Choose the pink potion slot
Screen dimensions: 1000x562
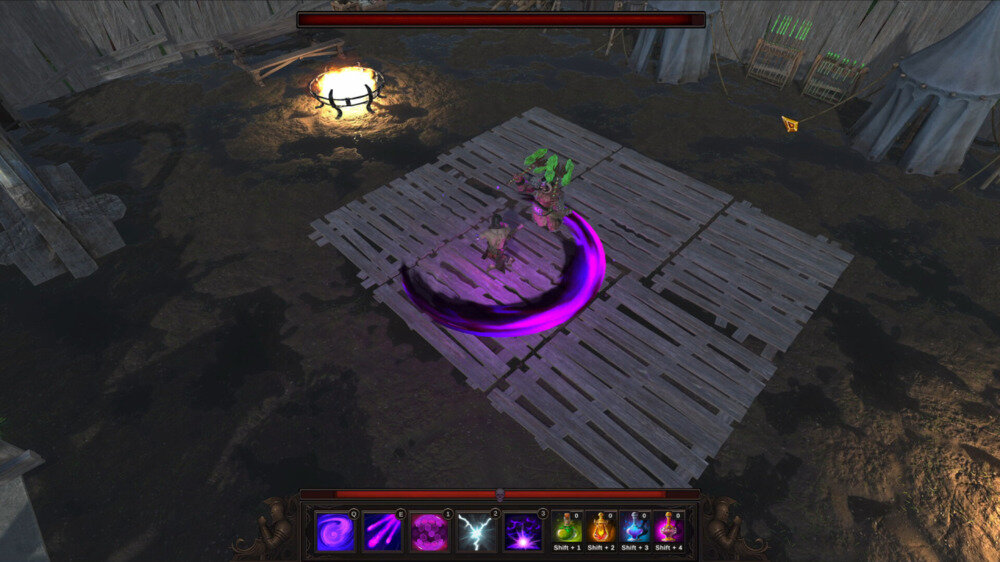669,527
